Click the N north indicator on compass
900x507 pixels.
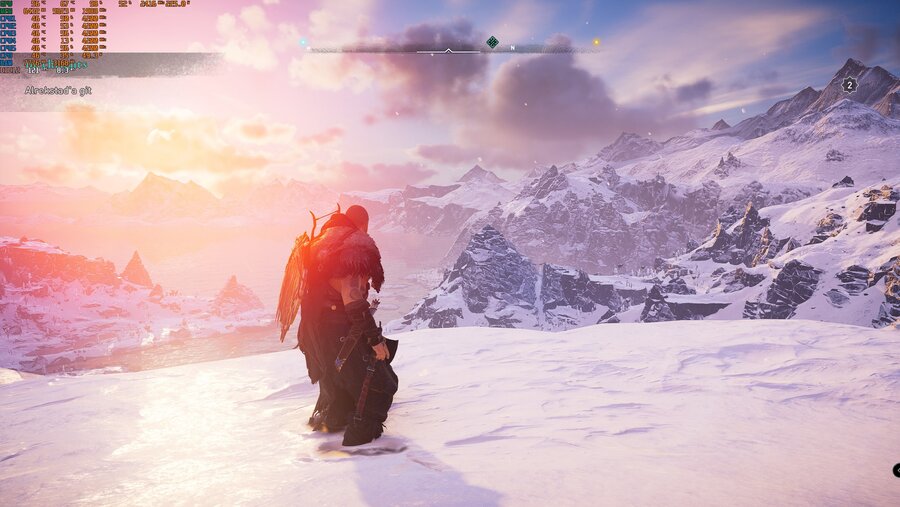tap(513, 48)
